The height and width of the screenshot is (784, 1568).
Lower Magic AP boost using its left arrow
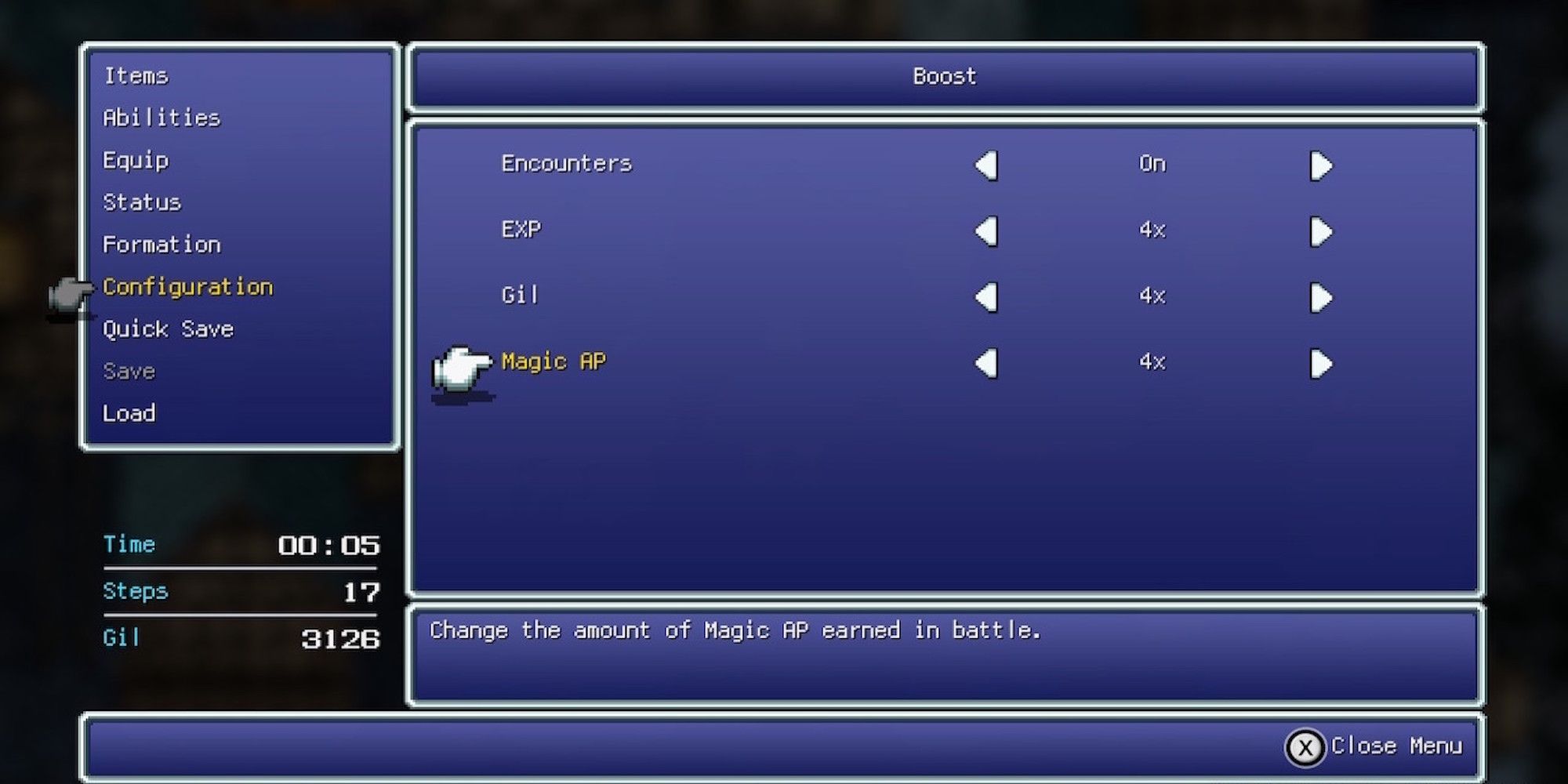[986, 362]
